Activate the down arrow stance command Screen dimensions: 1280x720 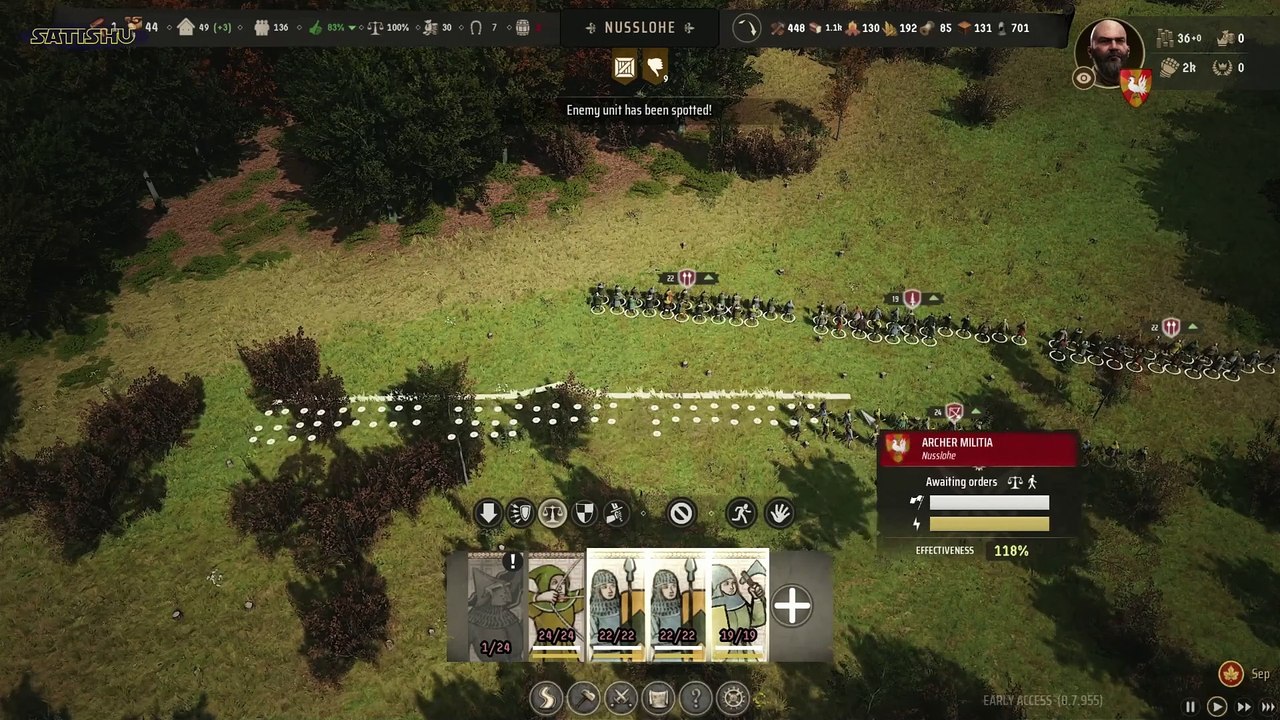(488, 514)
